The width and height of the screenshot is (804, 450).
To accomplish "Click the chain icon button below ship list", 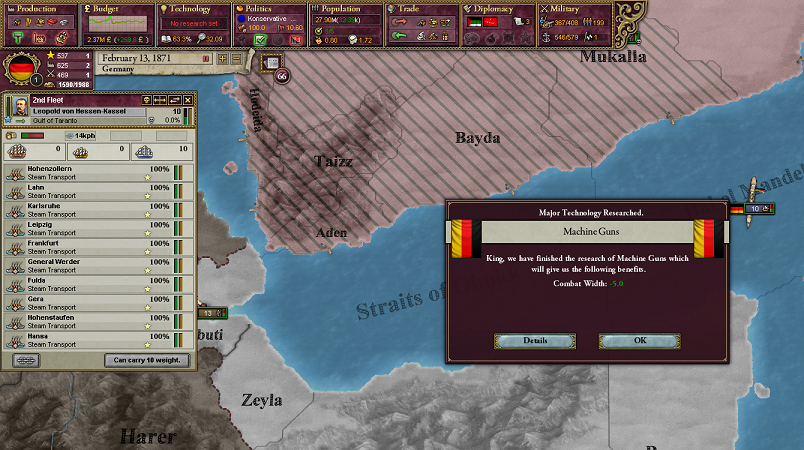I will [x=24, y=360].
